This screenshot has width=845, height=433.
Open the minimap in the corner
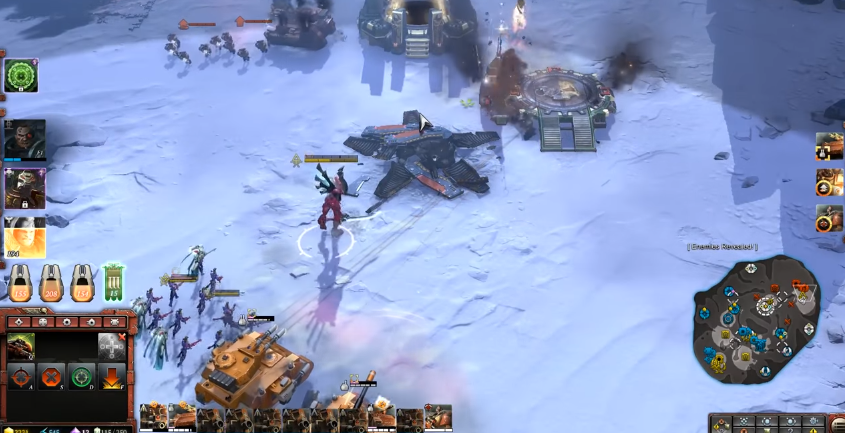click(x=756, y=320)
